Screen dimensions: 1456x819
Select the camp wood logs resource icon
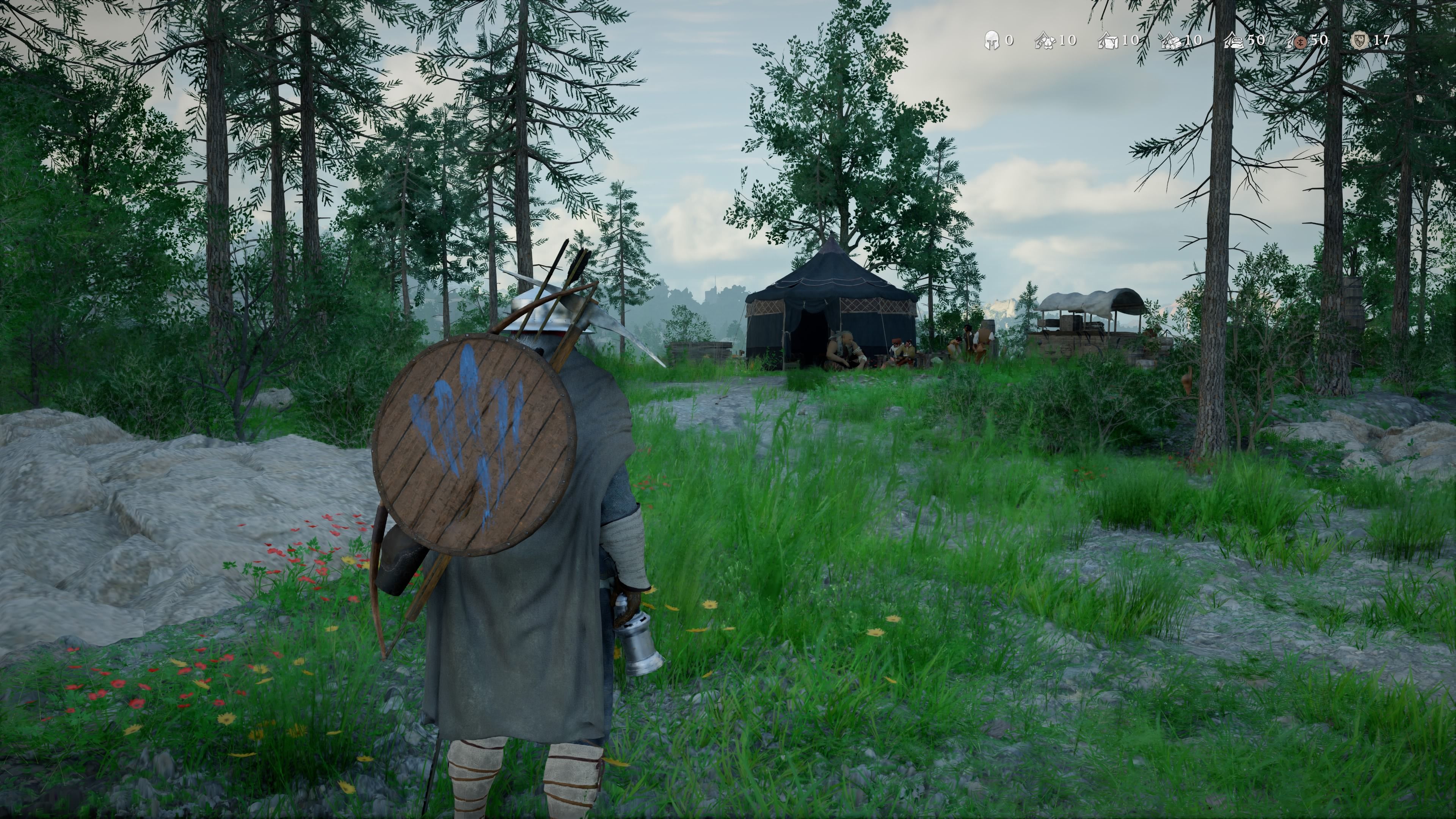[x=1171, y=41]
